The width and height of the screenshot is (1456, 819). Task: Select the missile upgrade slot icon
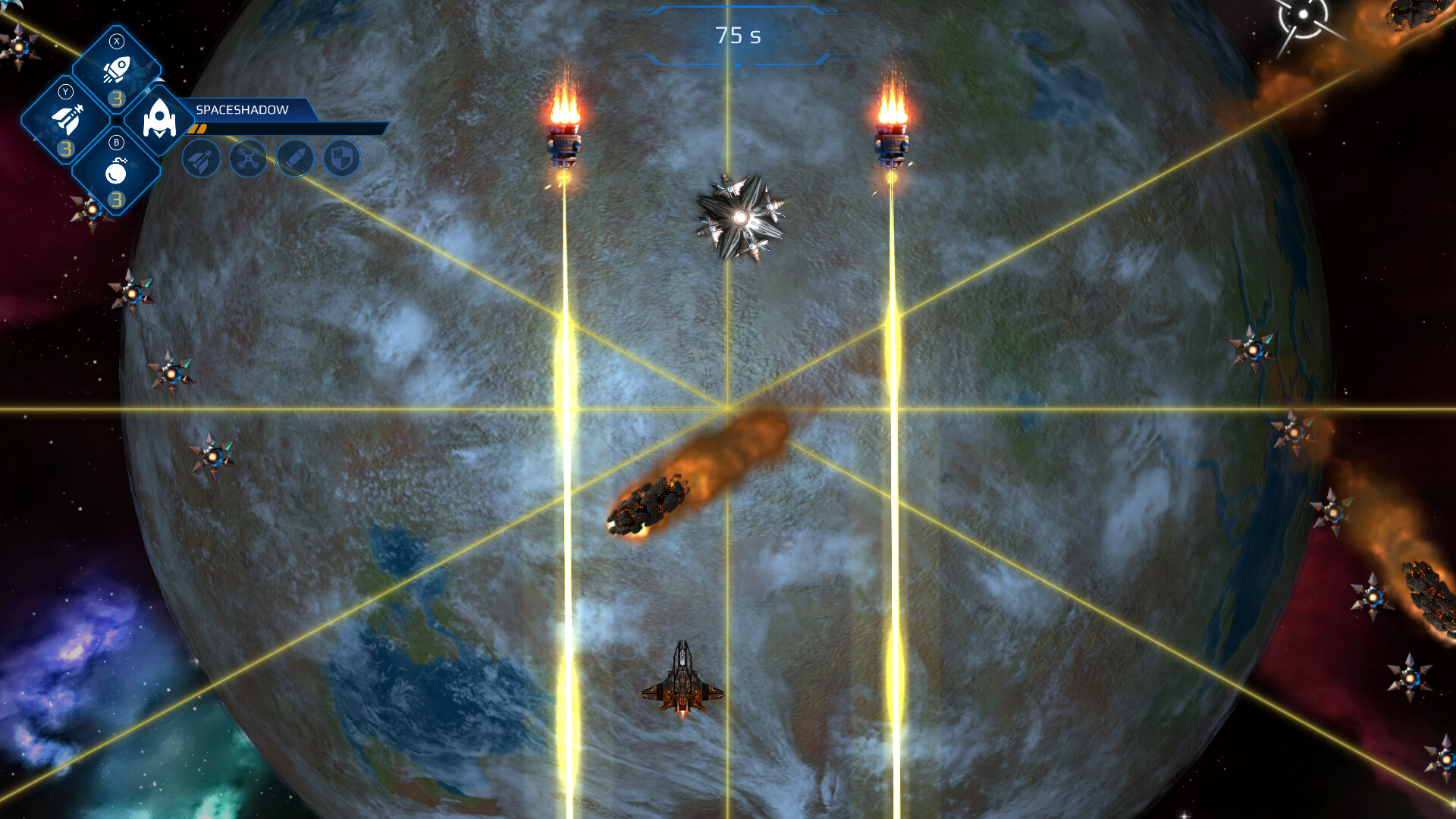coord(200,160)
